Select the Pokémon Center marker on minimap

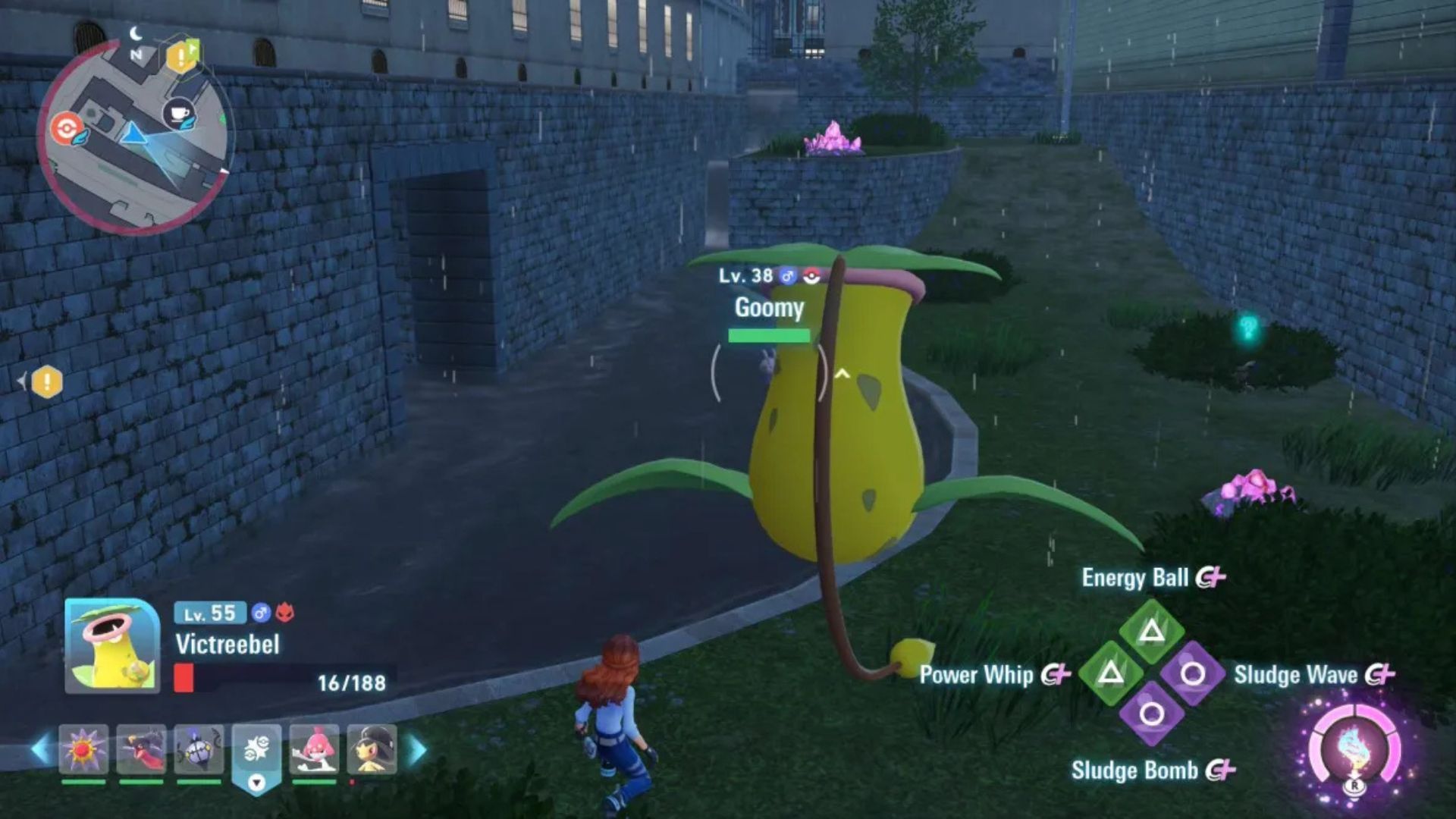tap(67, 127)
